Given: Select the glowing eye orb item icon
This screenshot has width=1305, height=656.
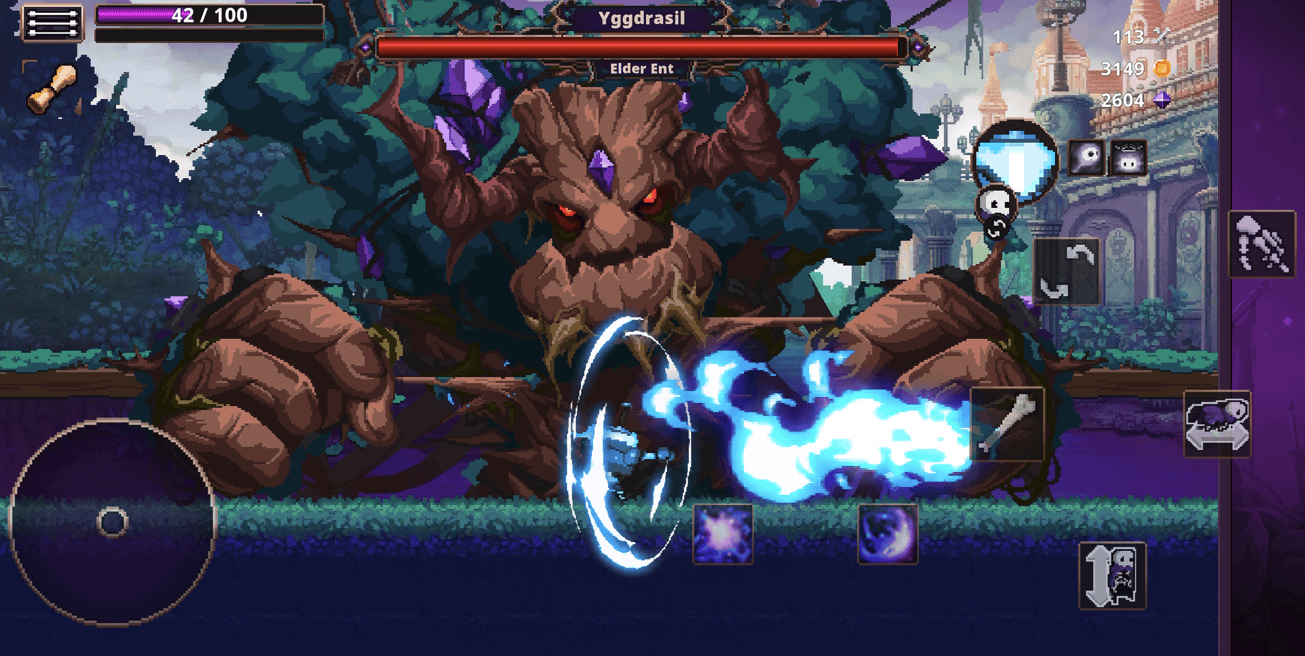Looking at the screenshot, I should click(x=1088, y=158).
